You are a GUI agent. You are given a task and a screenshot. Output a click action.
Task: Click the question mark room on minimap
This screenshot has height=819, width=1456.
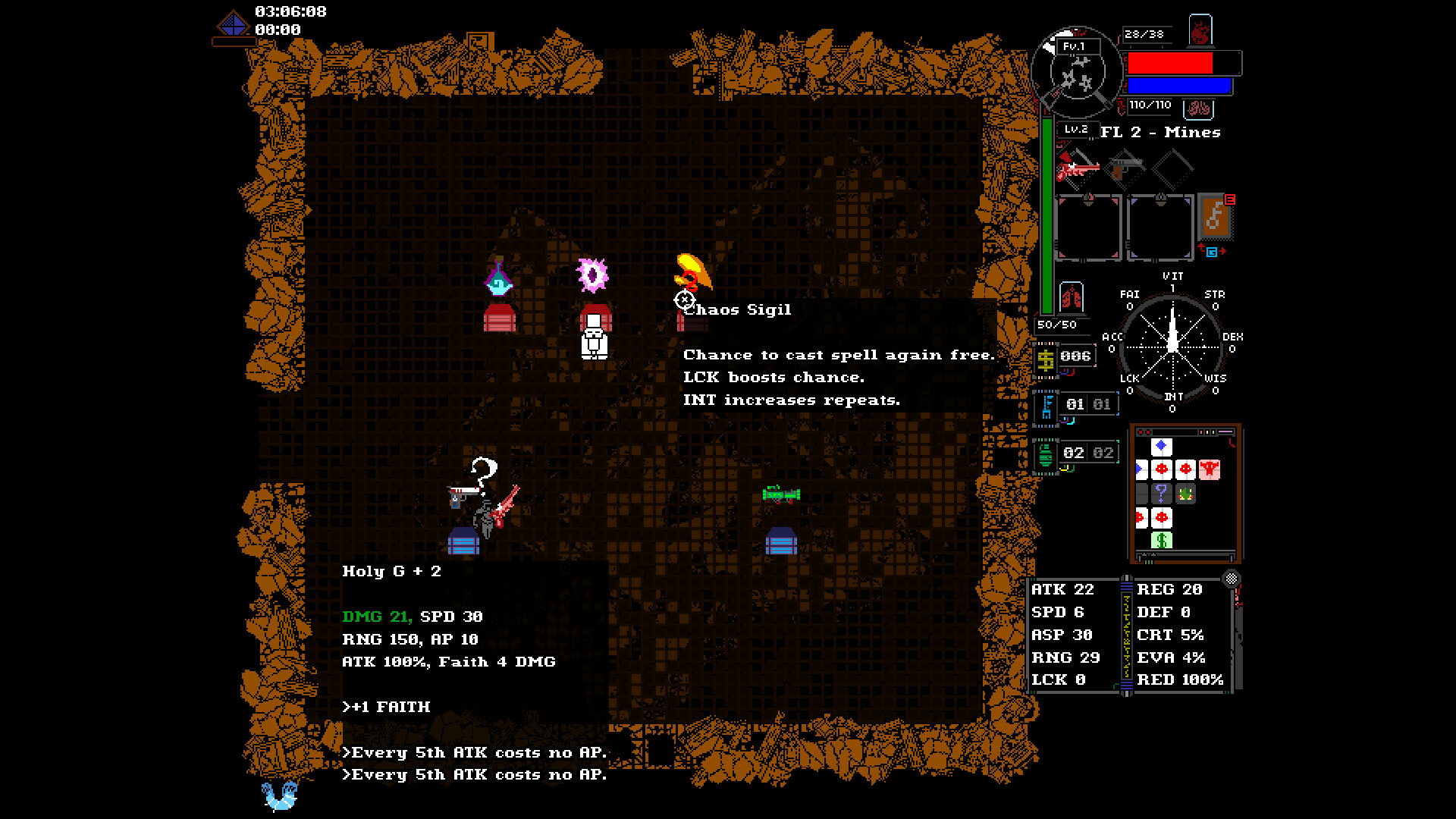click(x=1161, y=494)
